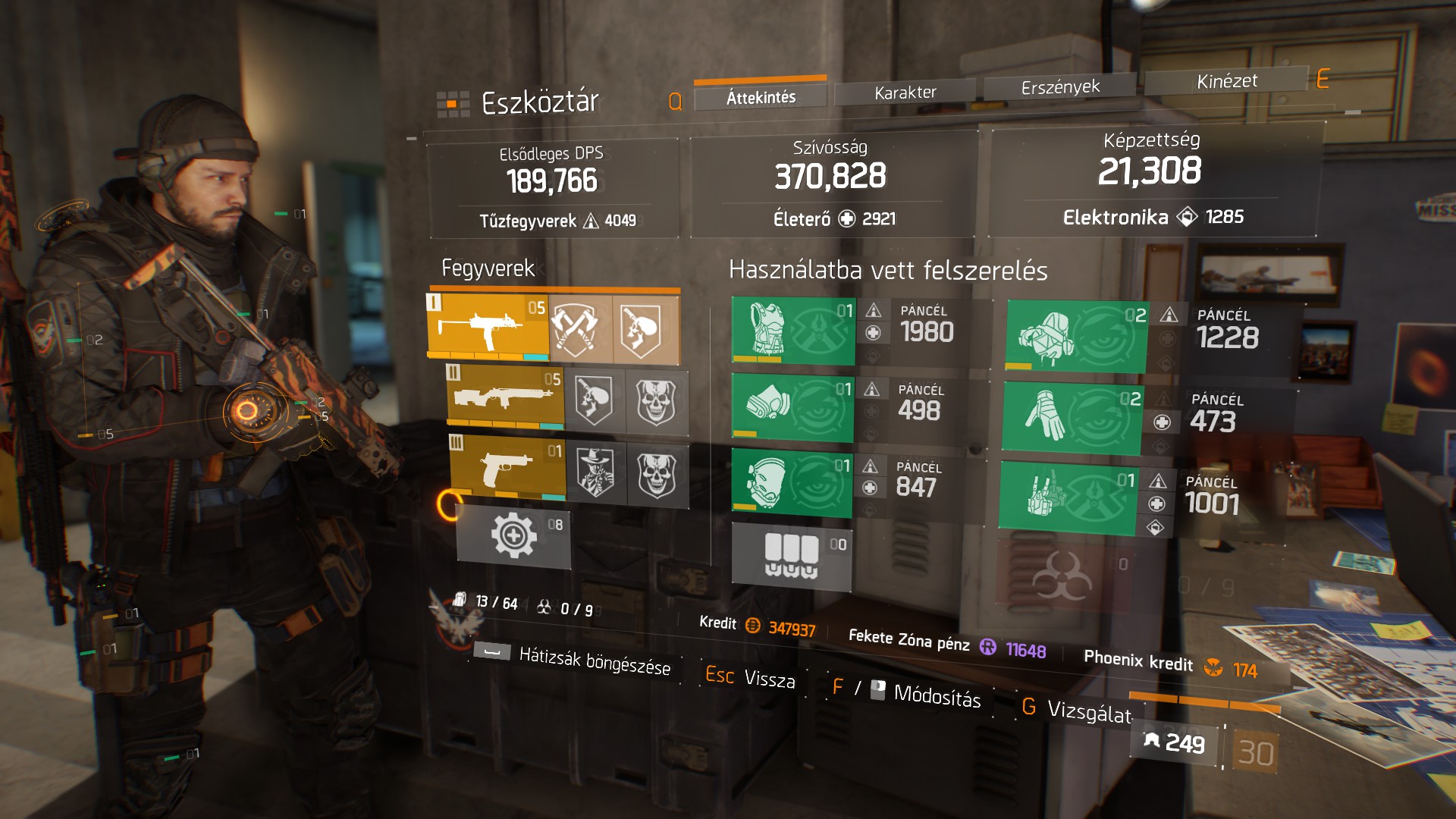1456x819 pixels.
Task: Select the body armor vest slot 1980
Action: [792, 330]
